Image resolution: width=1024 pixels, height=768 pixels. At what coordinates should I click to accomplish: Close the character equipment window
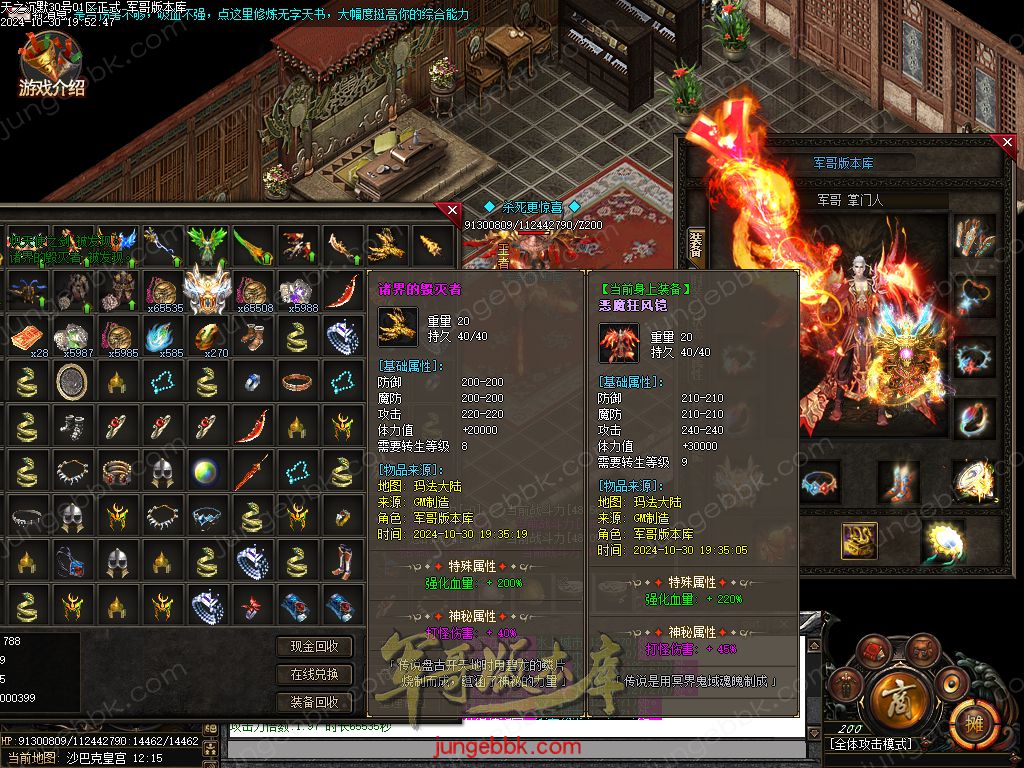(x=1007, y=143)
